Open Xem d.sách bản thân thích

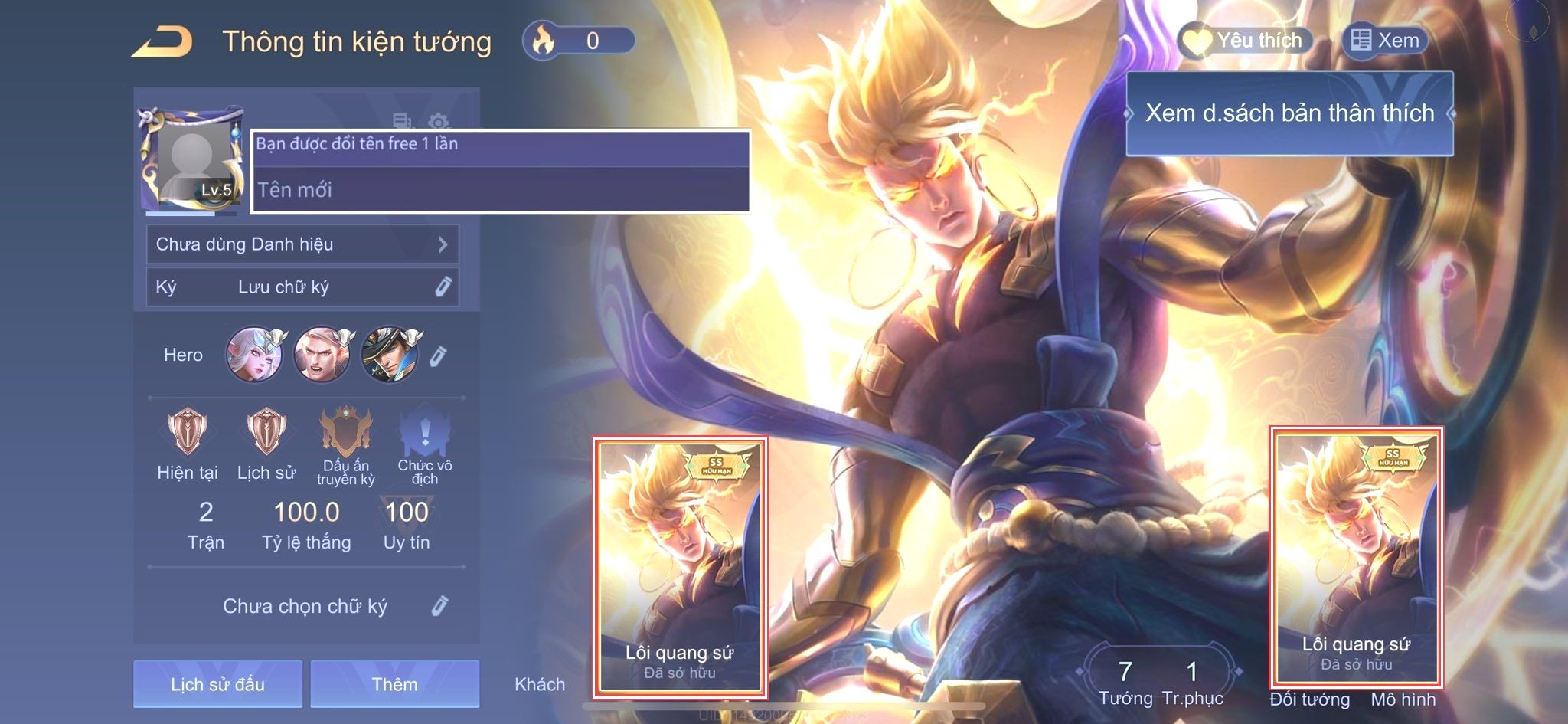(1289, 113)
